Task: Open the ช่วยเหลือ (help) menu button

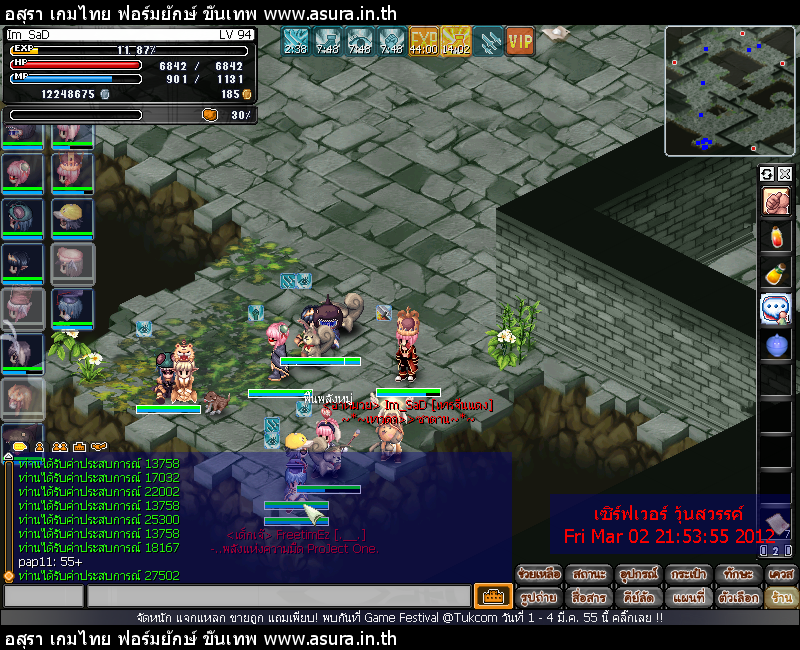Action: point(540,575)
